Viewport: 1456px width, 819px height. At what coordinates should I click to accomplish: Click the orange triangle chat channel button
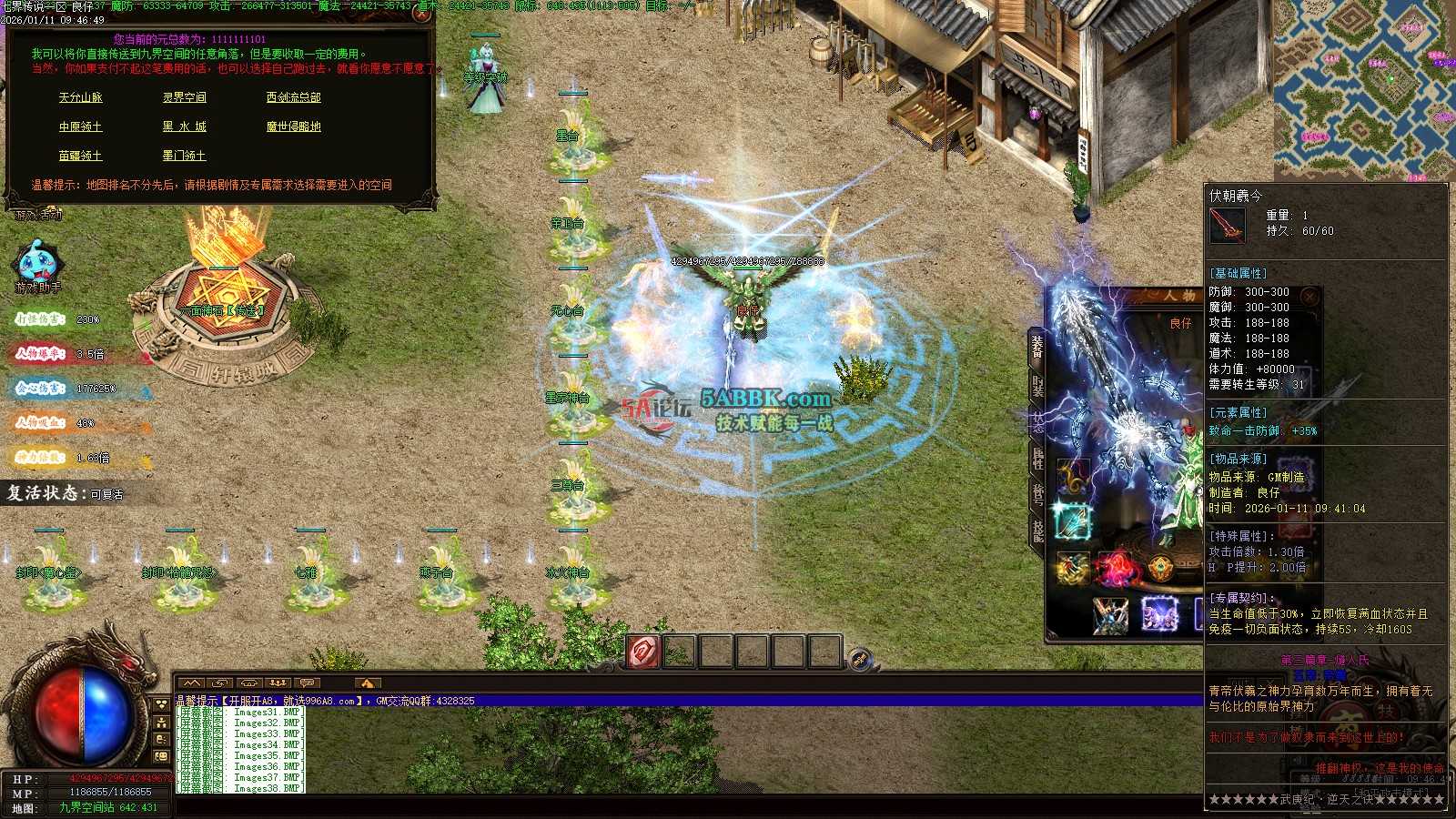tap(367, 682)
